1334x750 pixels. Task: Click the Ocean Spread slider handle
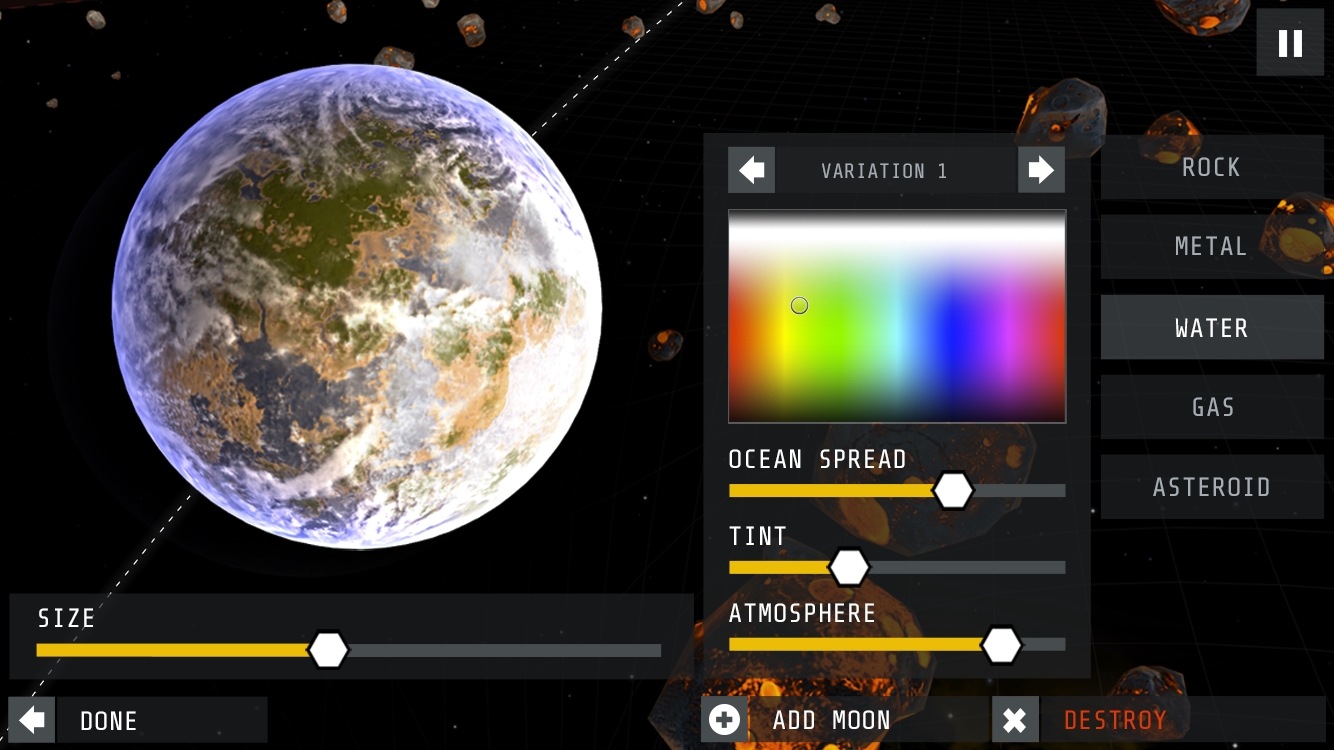952,490
